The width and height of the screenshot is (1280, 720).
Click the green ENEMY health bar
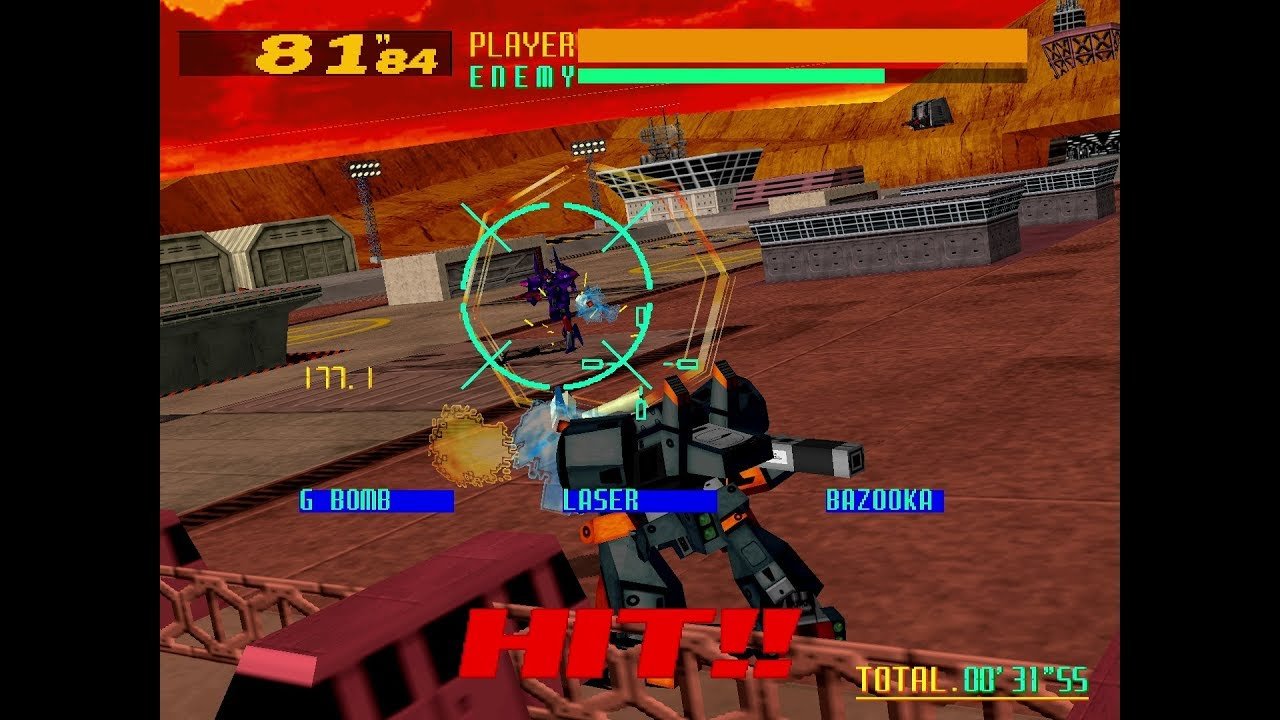[x=730, y=73]
